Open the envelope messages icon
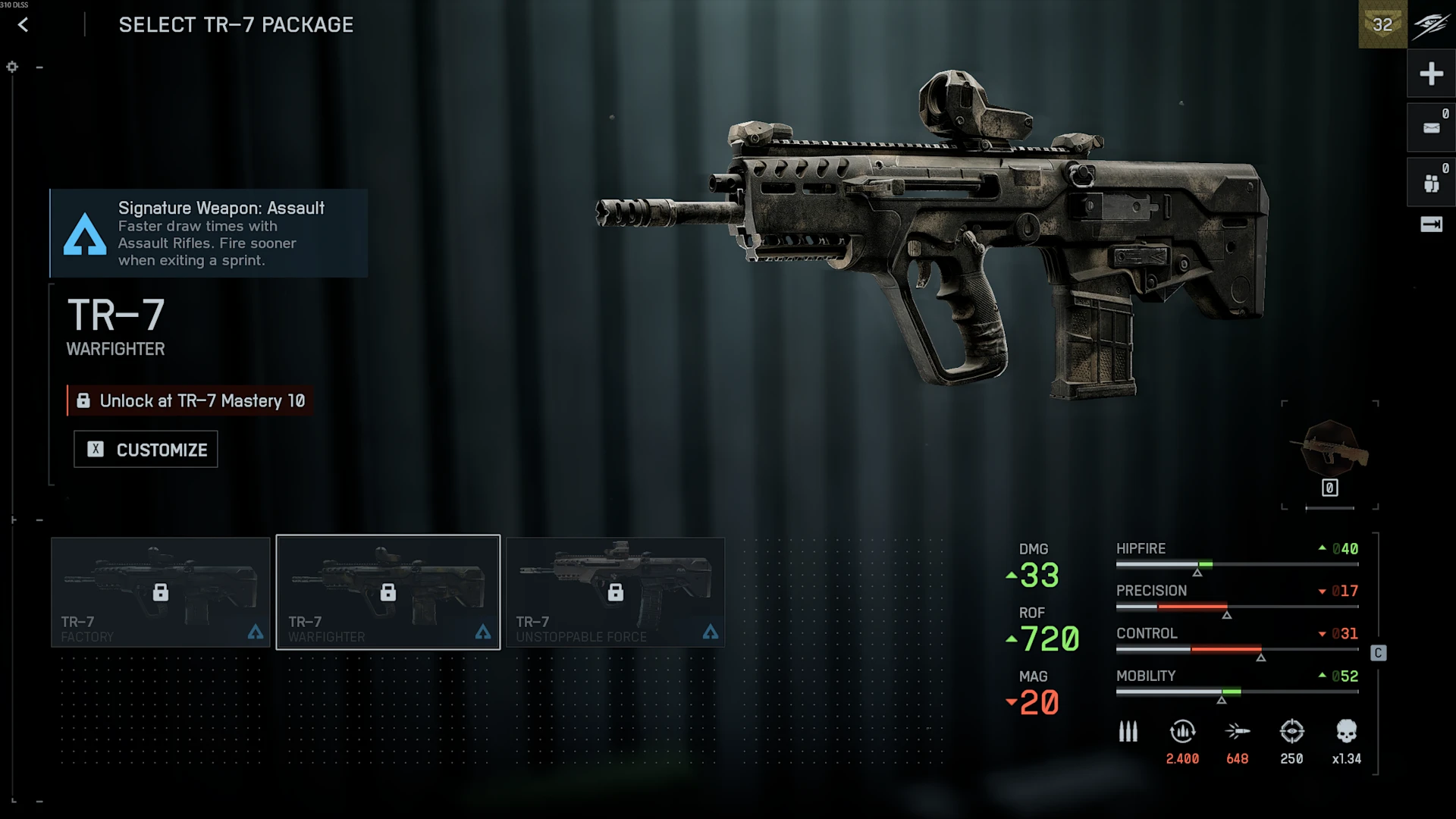Image resolution: width=1456 pixels, height=819 pixels. tap(1431, 128)
